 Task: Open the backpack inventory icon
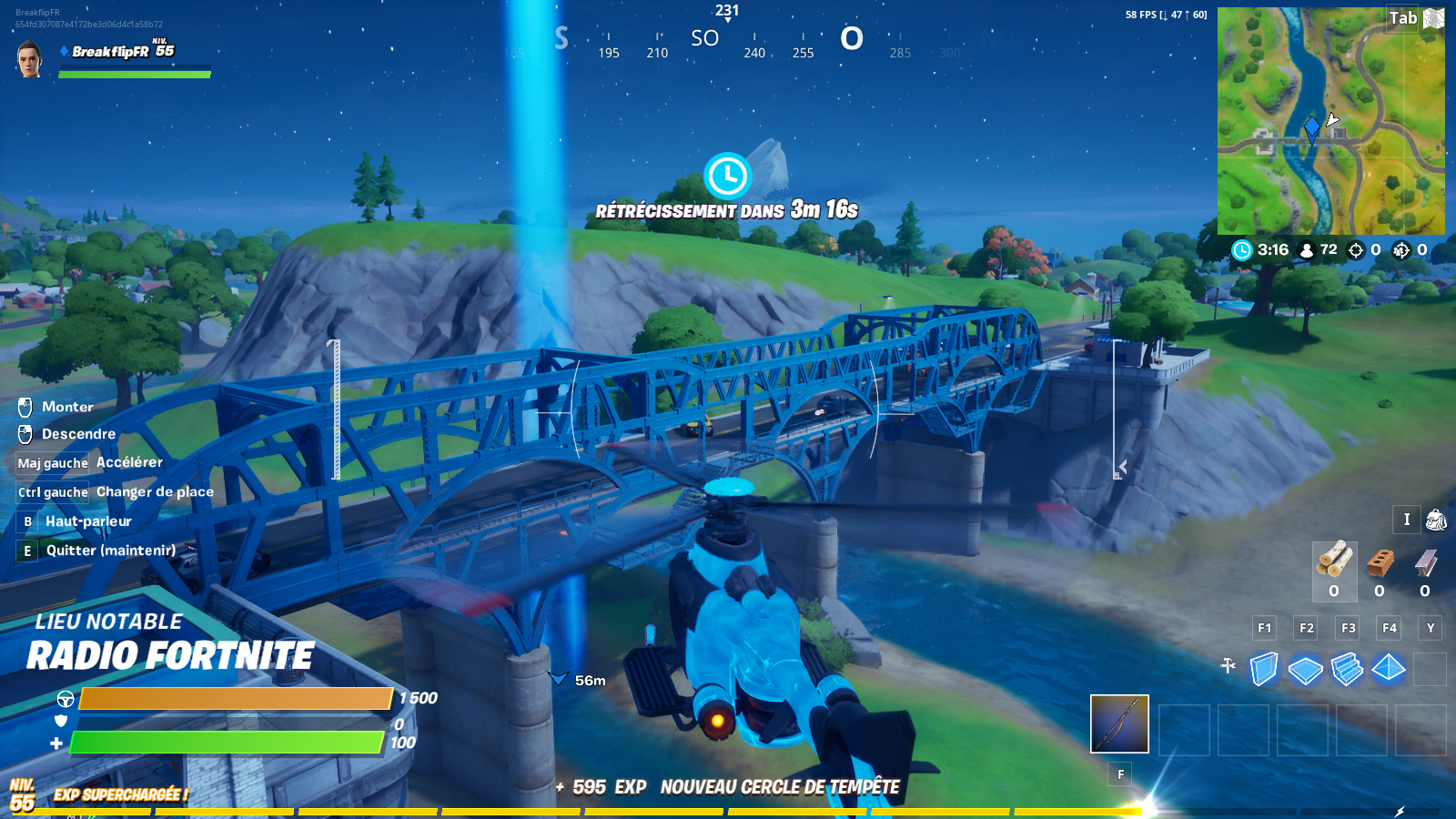tap(1434, 521)
